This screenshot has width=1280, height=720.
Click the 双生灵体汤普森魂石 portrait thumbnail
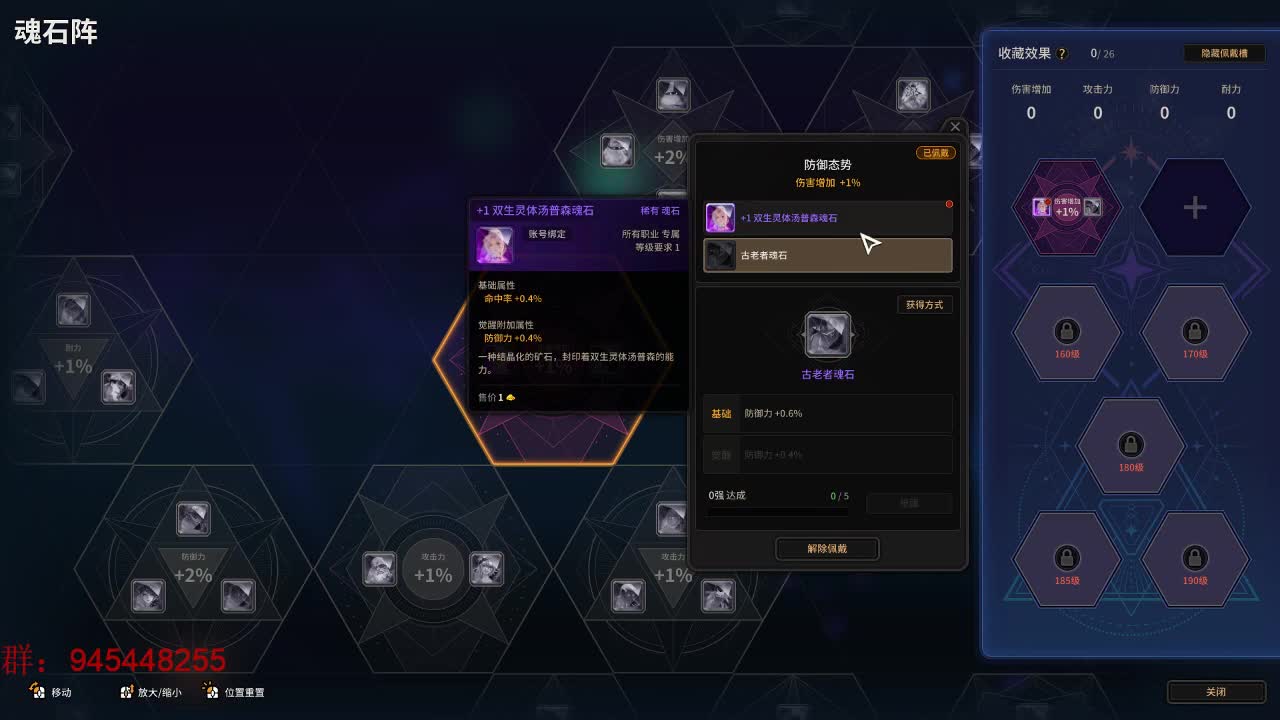(x=719, y=218)
